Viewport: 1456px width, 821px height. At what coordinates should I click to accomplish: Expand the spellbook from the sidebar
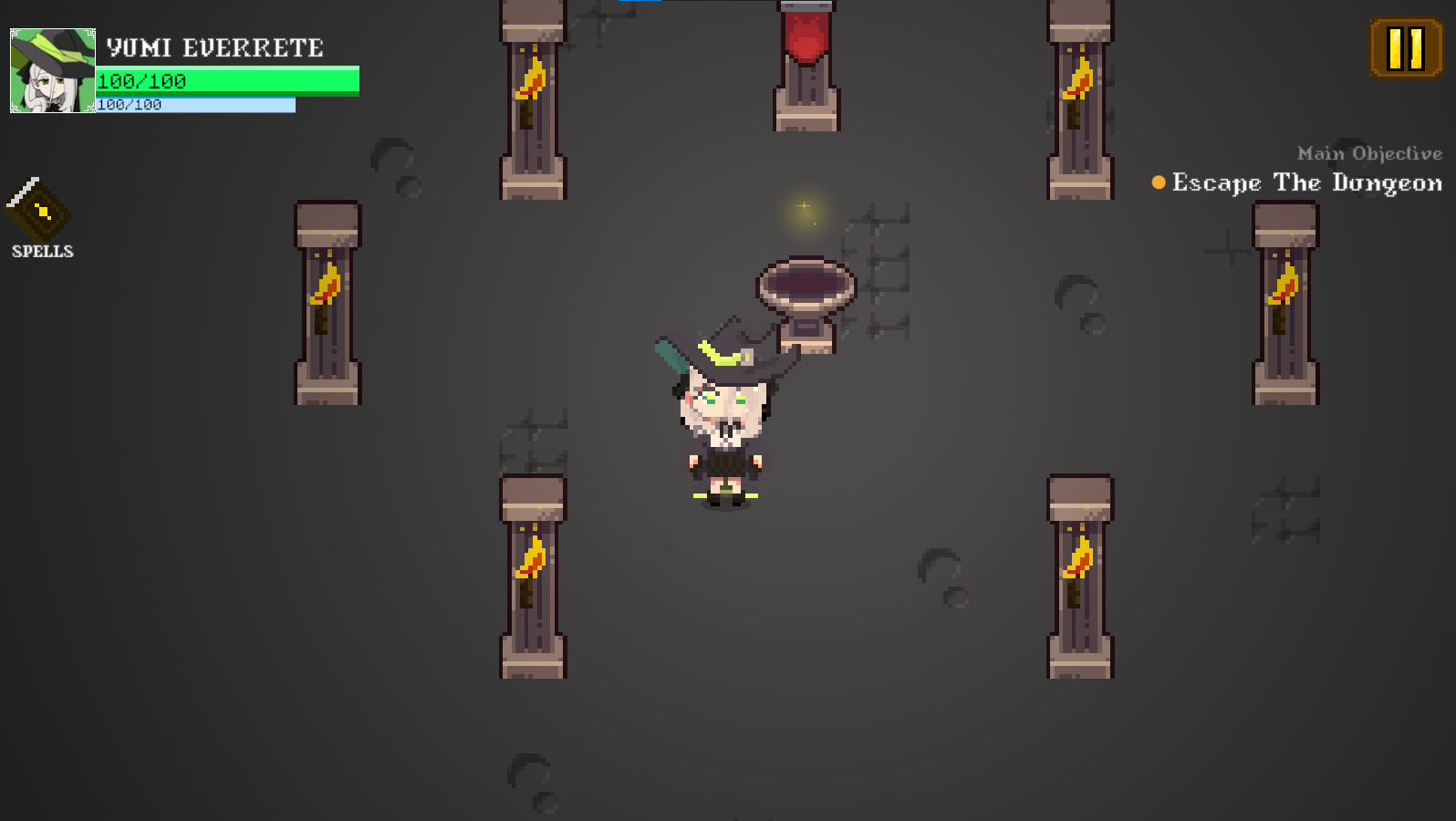[x=40, y=212]
